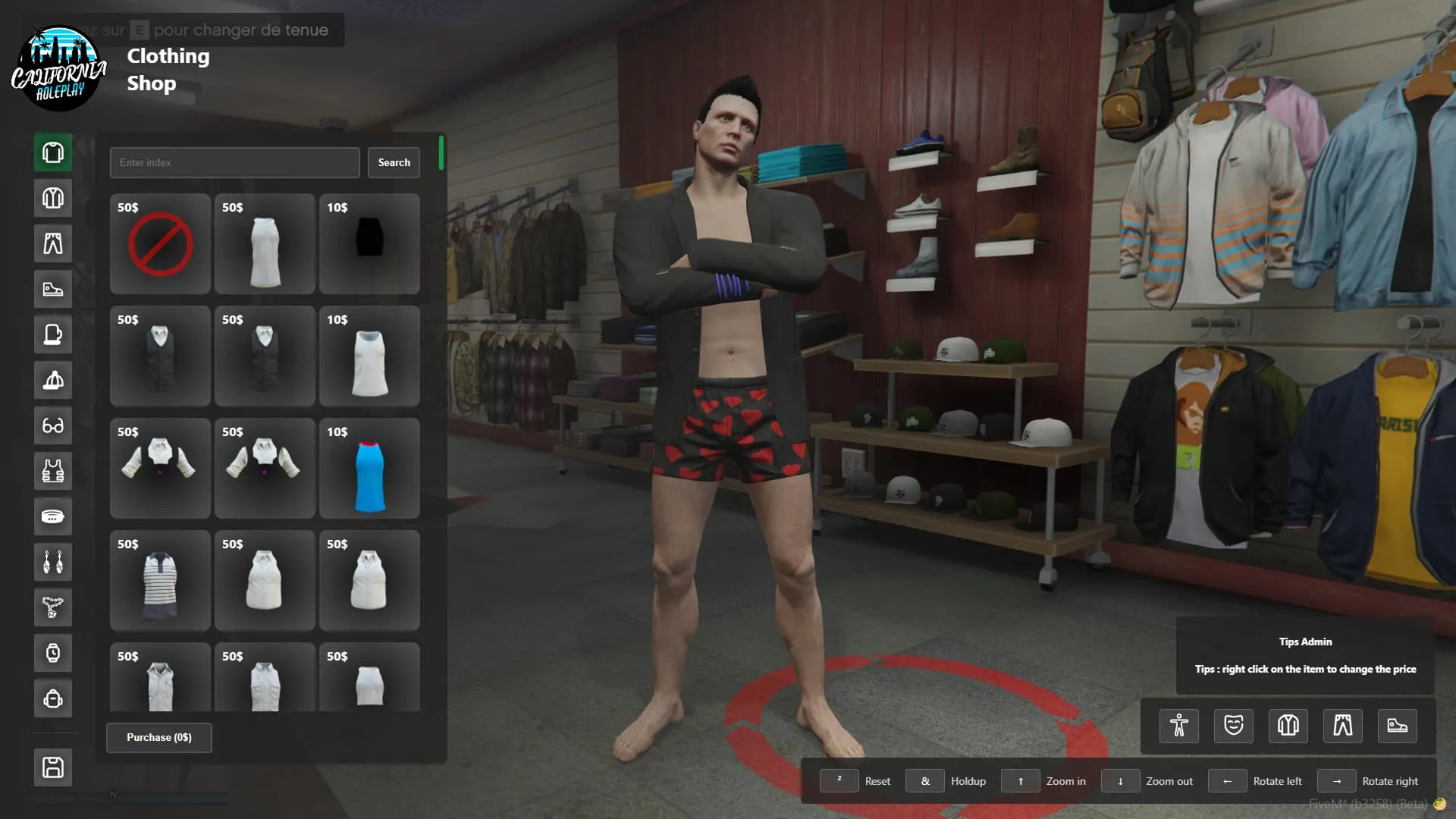Click the Search button
The height and width of the screenshot is (819, 1456).
click(x=394, y=162)
